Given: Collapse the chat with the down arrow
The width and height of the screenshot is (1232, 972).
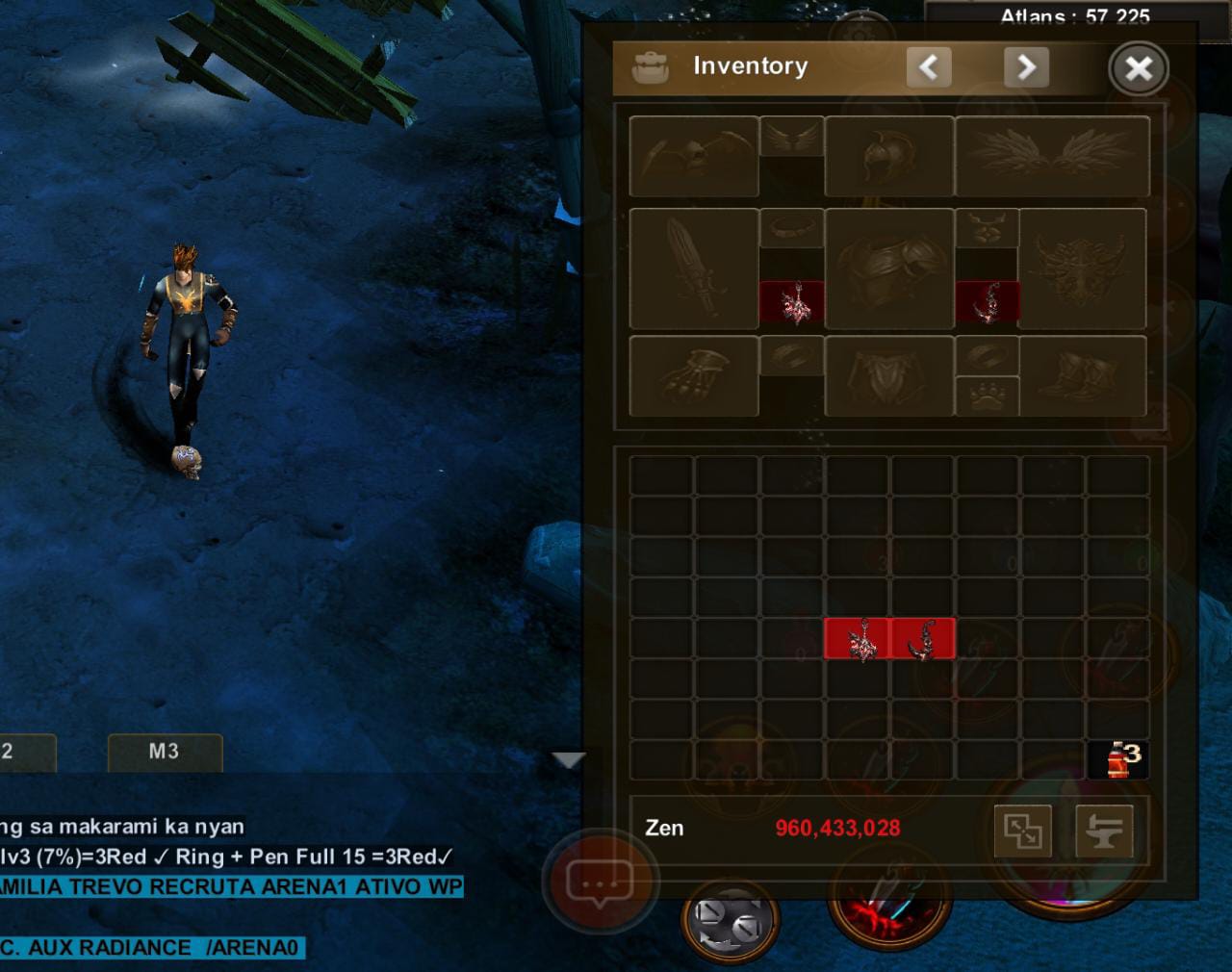Looking at the screenshot, I should [569, 761].
